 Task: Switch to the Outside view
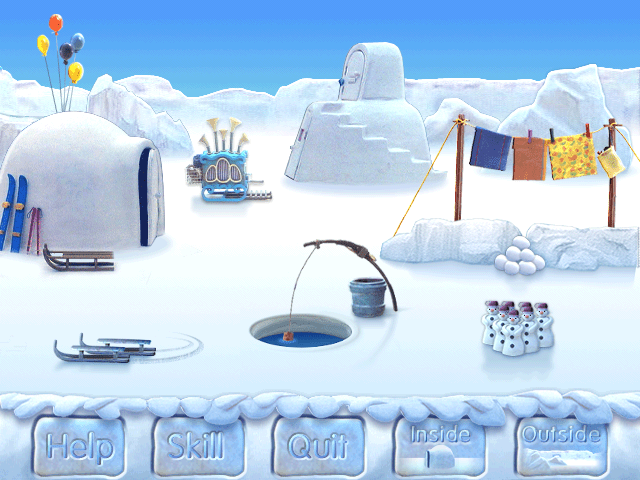coord(562,445)
